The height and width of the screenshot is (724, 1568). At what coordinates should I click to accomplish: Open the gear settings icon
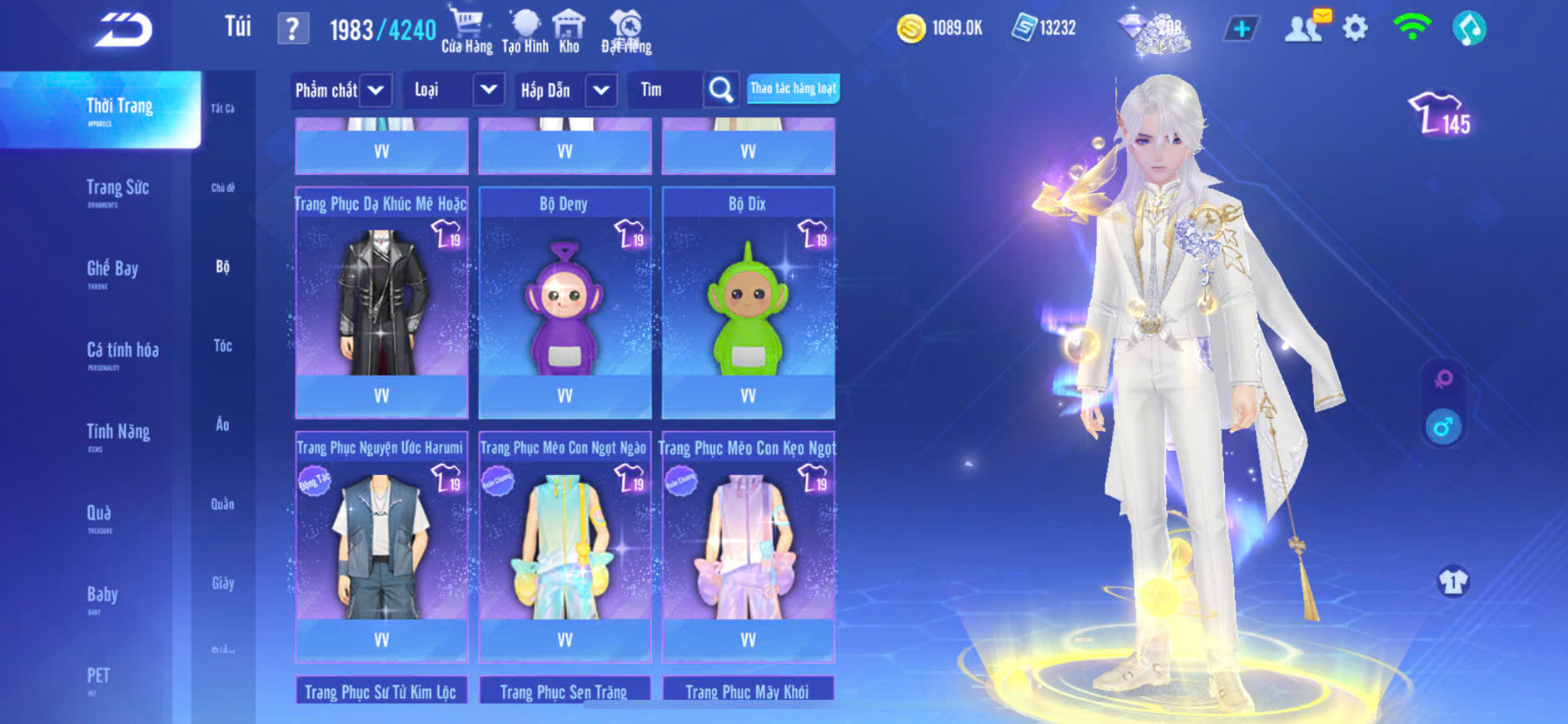(x=1355, y=29)
